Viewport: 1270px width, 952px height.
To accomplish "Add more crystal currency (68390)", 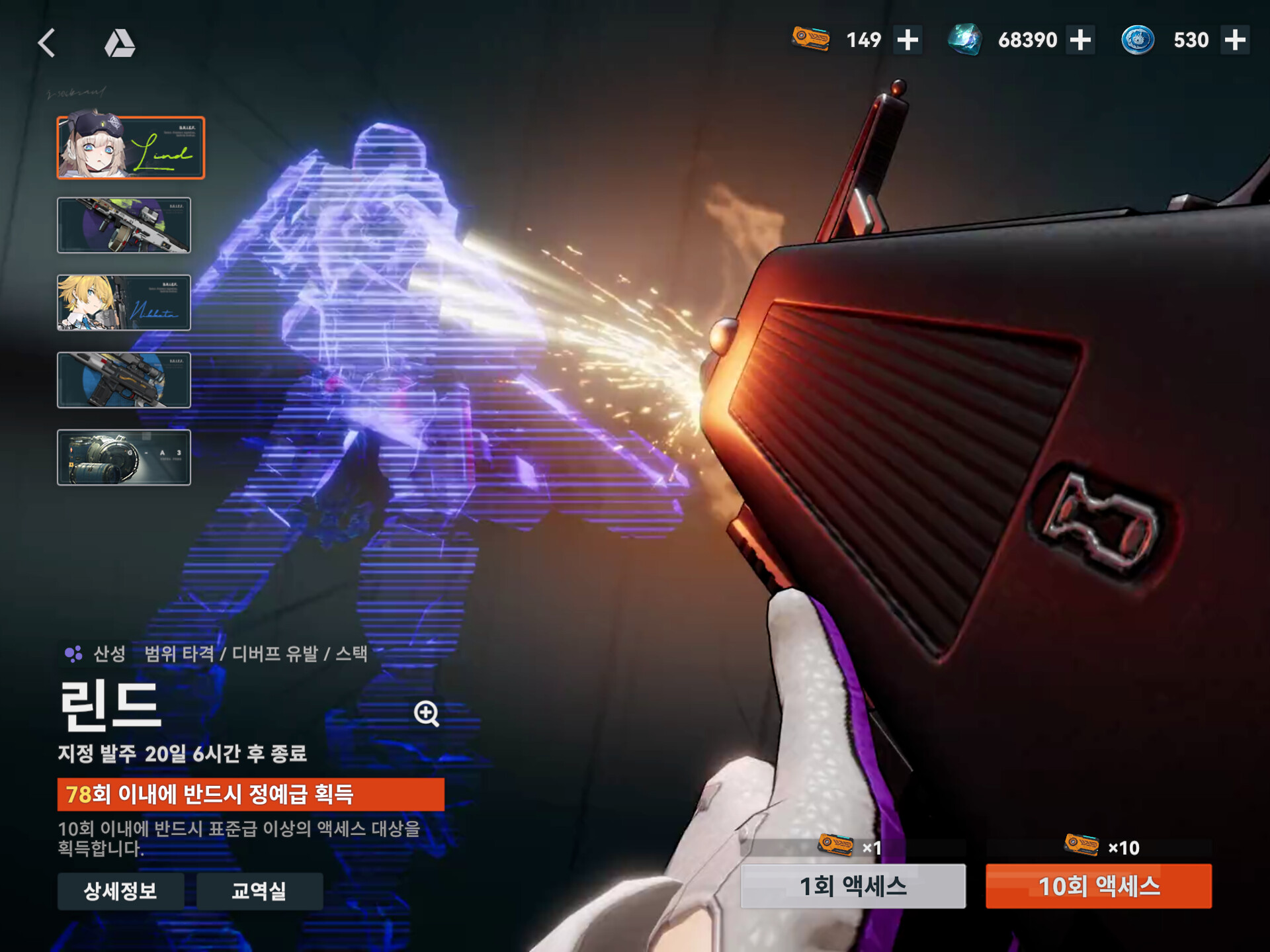I will tap(1080, 40).
